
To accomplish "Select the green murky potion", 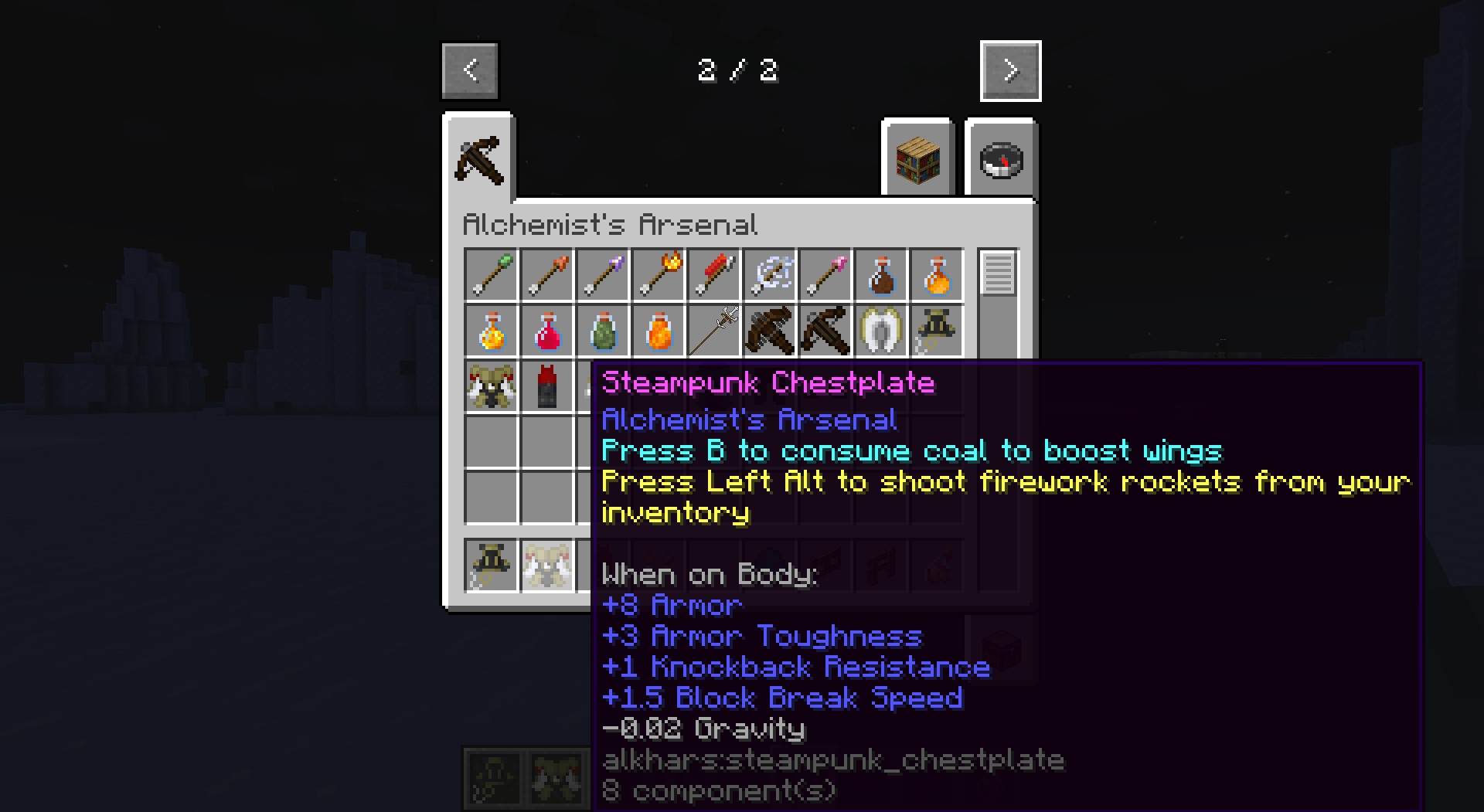I will point(602,331).
